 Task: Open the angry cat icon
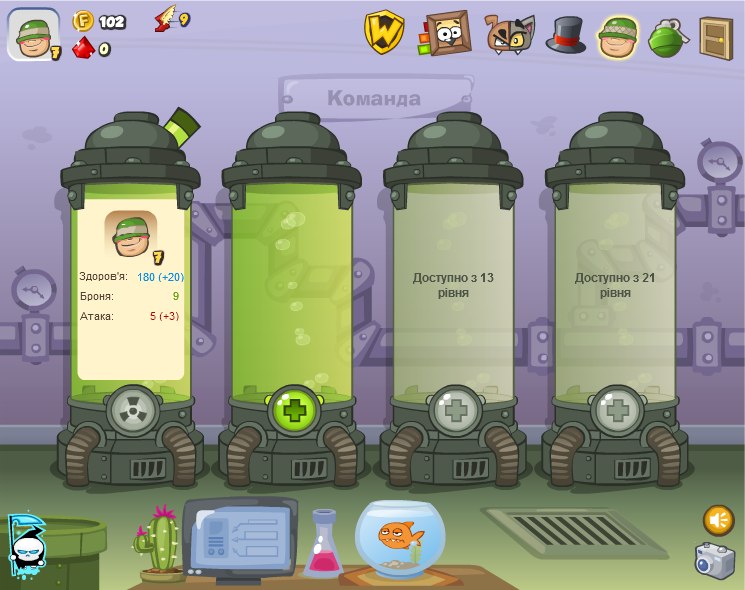click(x=509, y=34)
